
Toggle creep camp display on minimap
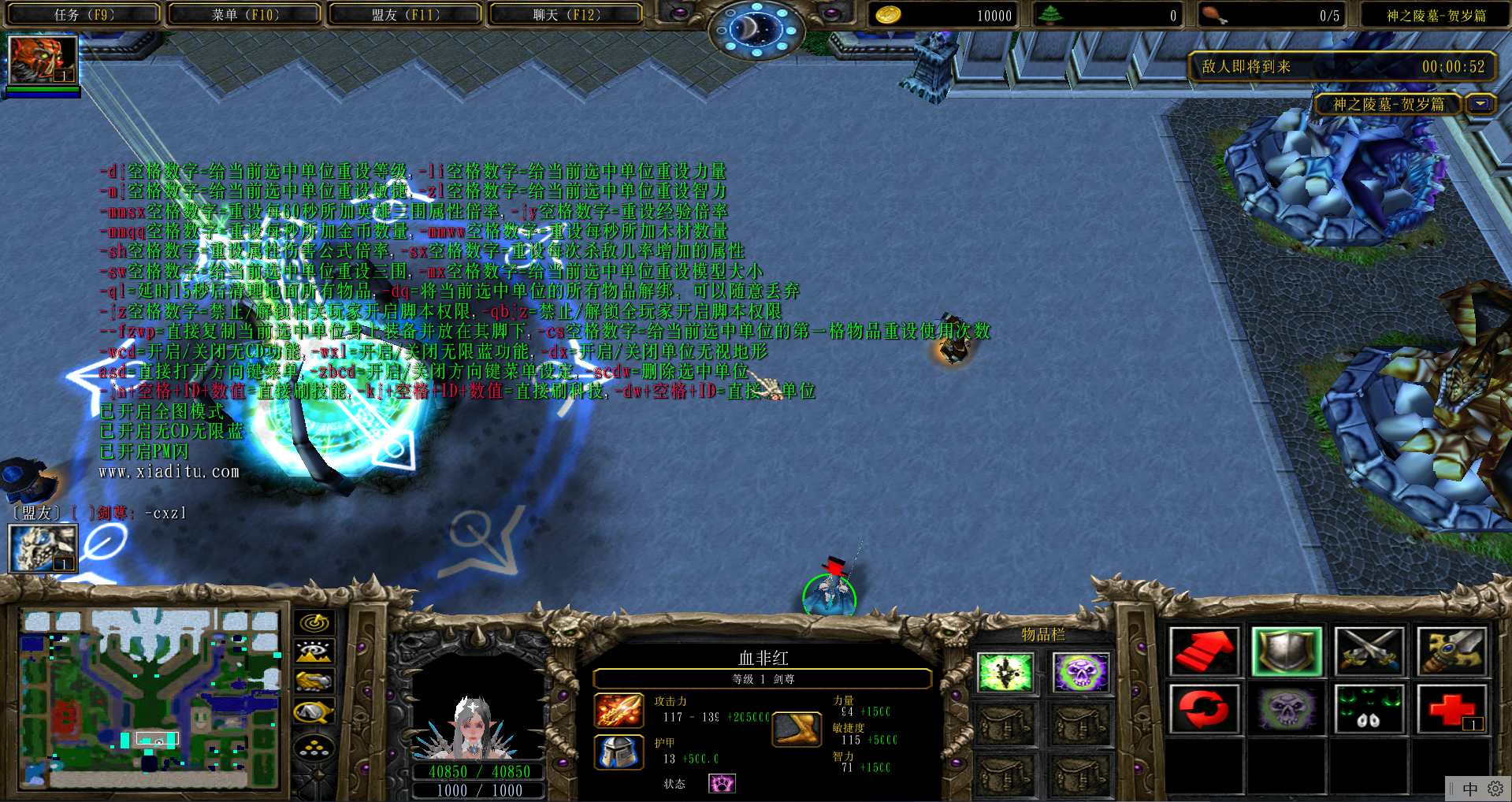tap(314, 712)
